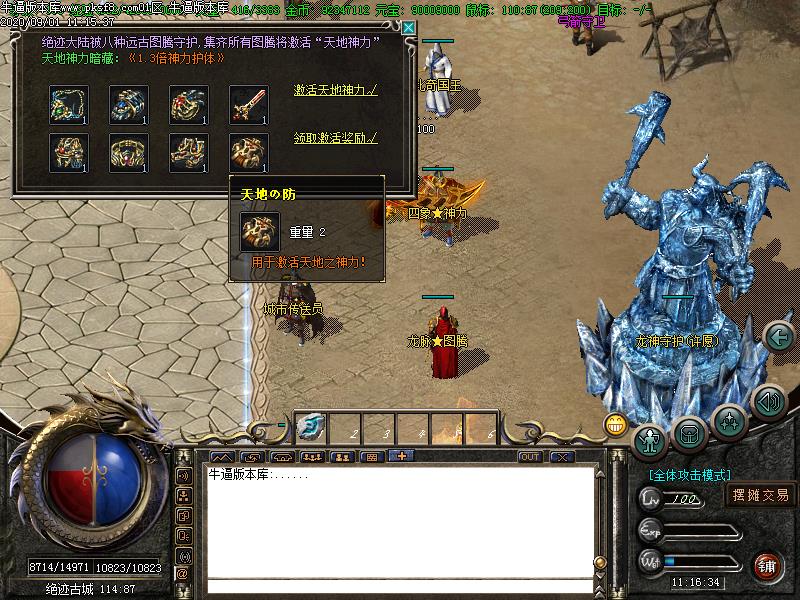800x600 pixels.
Task: Click the back arrow round button
Action: 779,337
